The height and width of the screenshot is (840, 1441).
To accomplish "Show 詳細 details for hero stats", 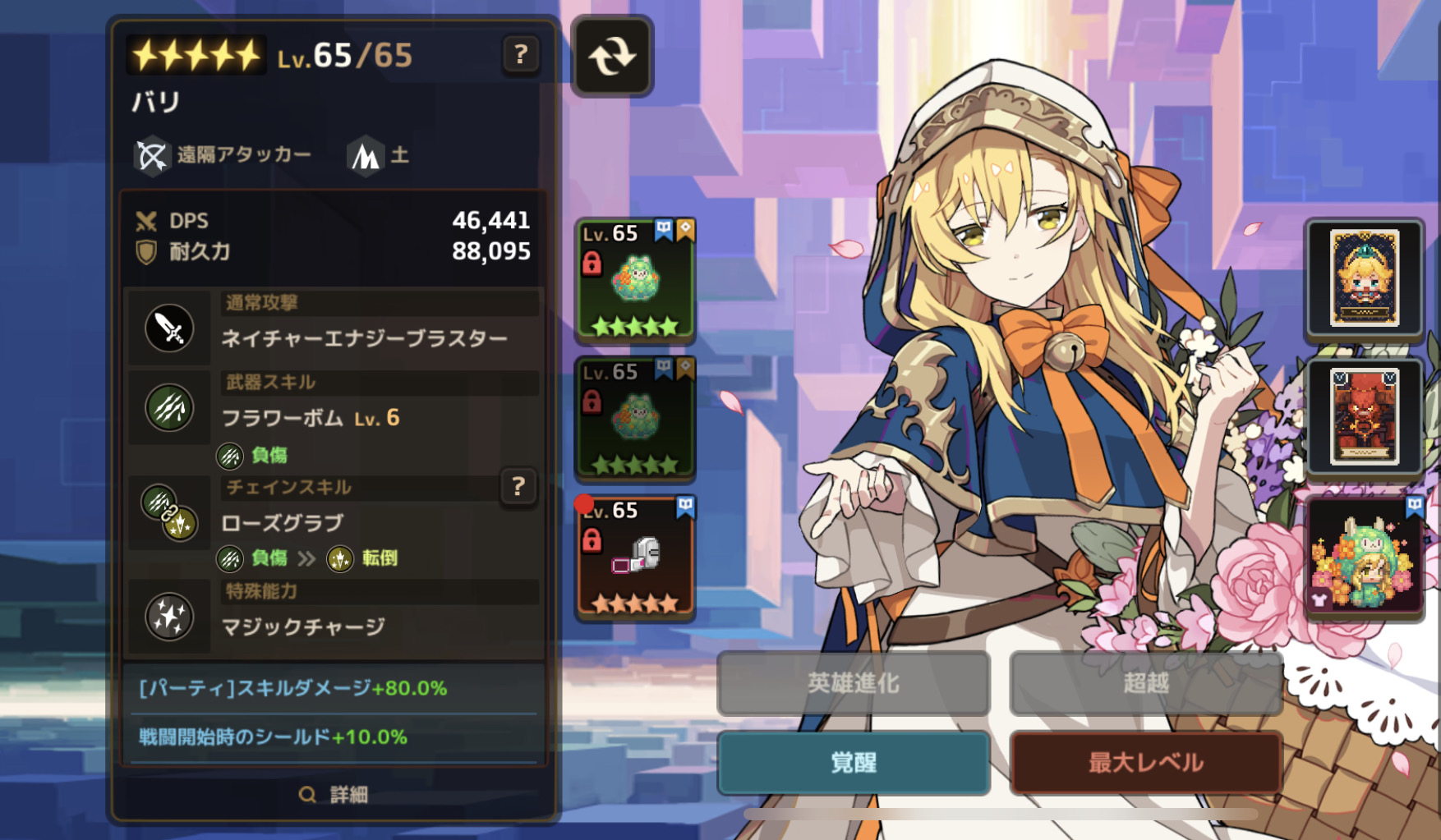I will coord(334,794).
